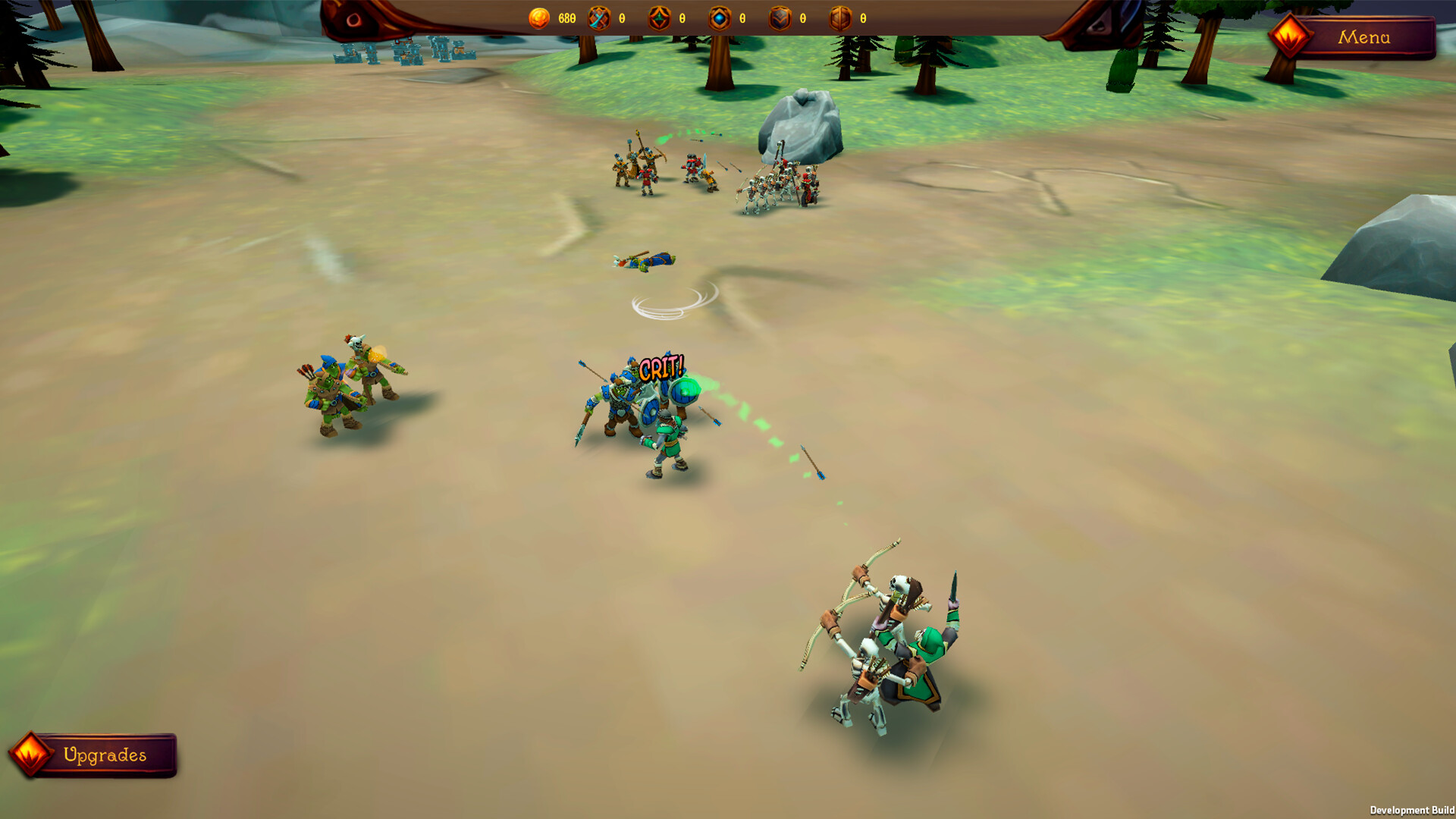Click the 680 gold counter

click(x=567, y=19)
